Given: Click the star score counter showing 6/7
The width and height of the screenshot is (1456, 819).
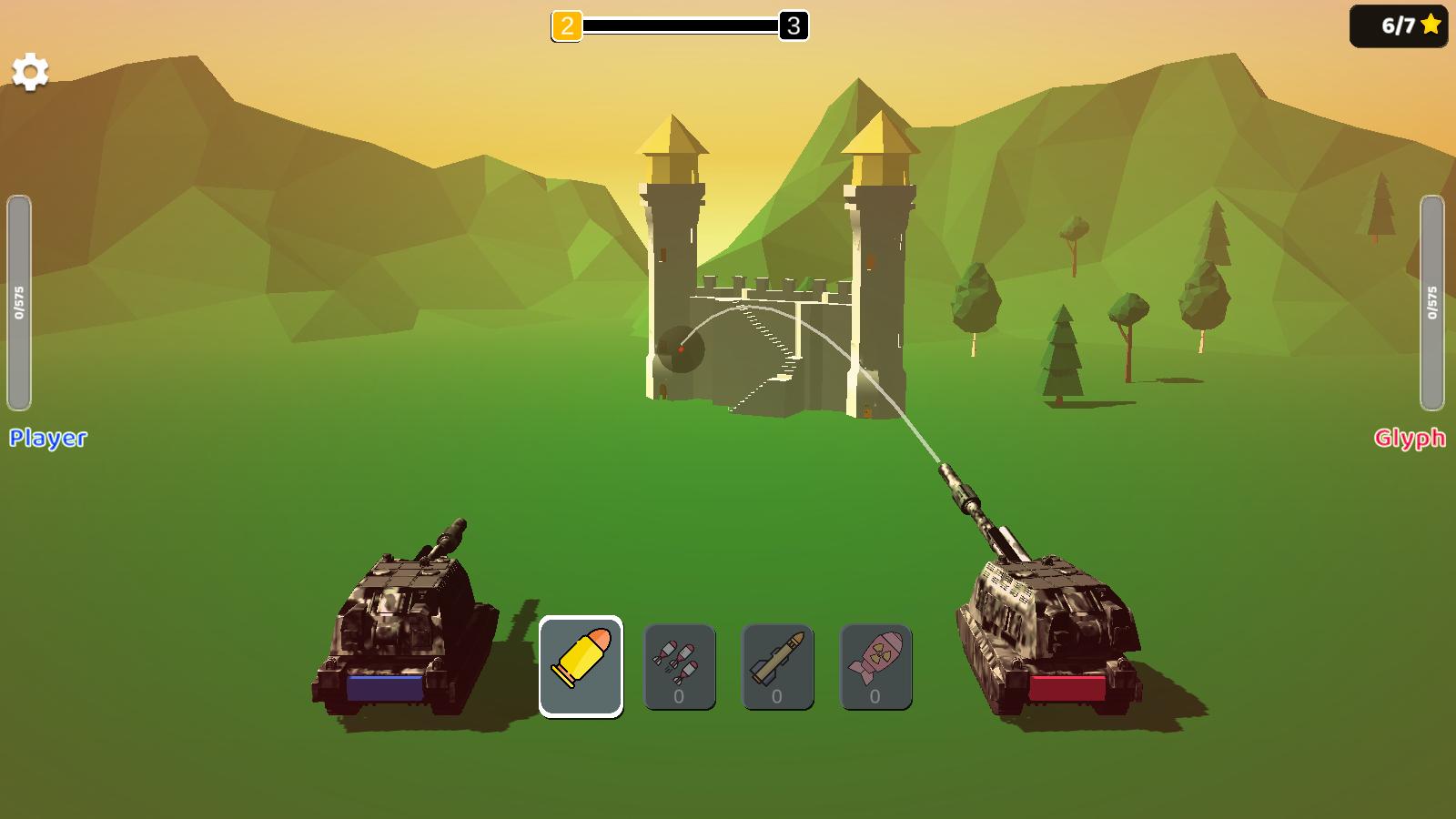Looking at the screenshot, I should [1400, 25].
